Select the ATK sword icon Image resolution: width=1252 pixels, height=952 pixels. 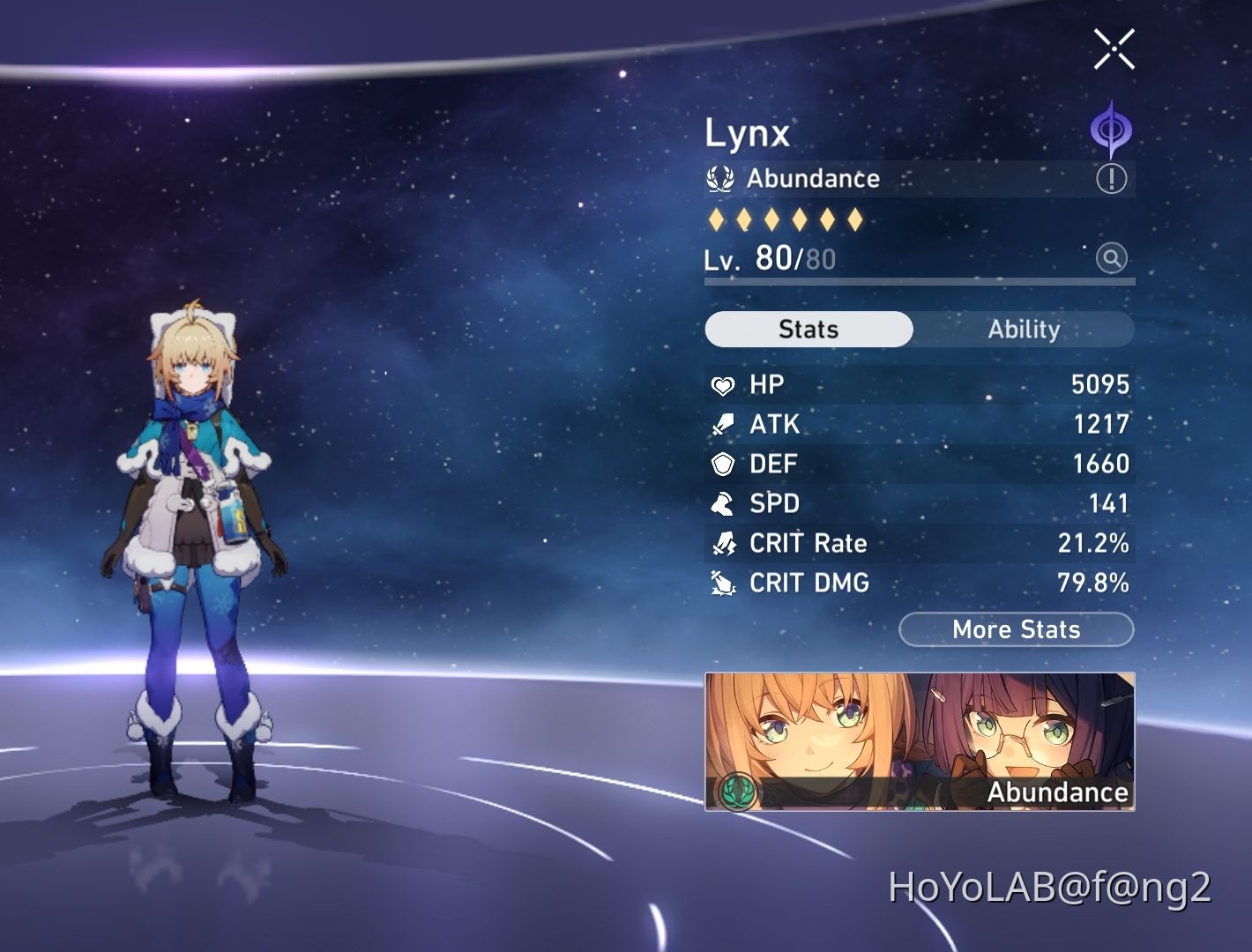(x=723, y=424)
